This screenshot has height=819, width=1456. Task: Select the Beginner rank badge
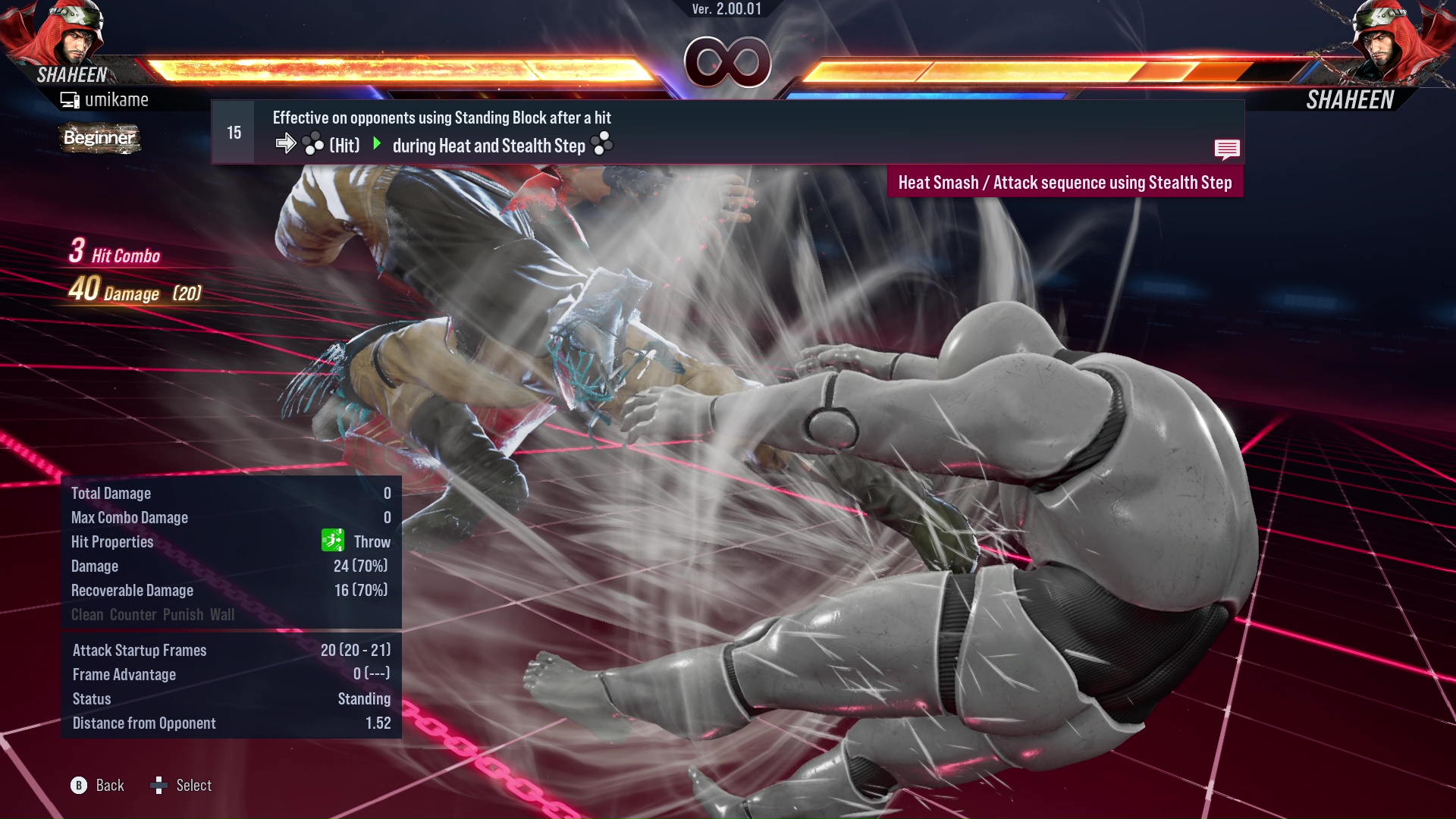click(99, 139)
